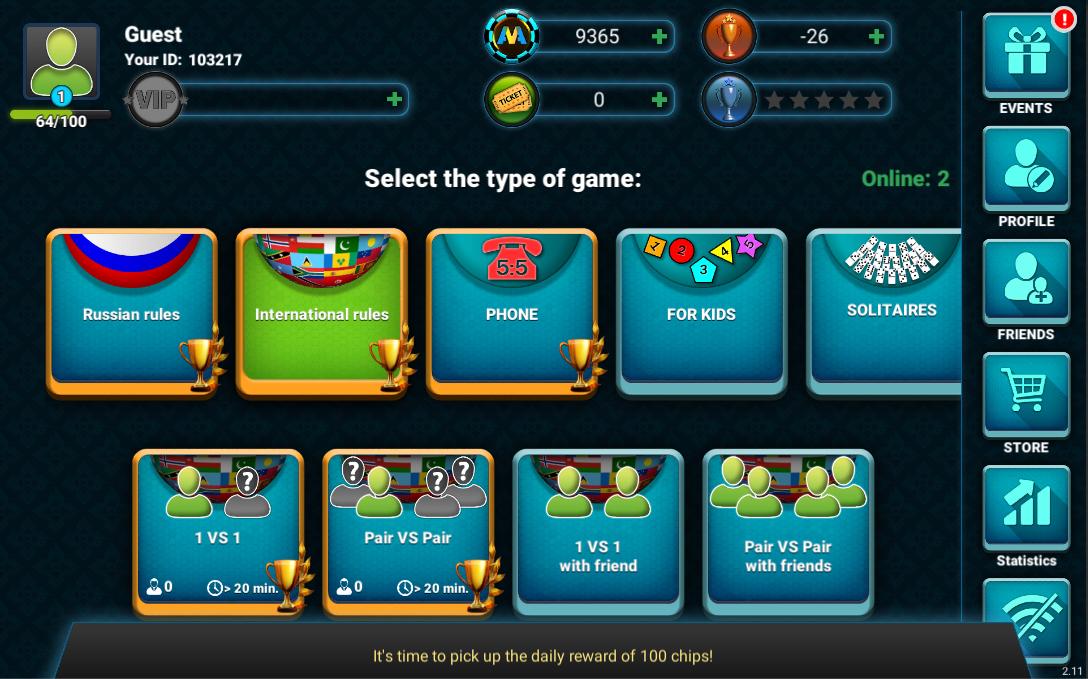Open the PHONE game type
The height and width of the screenshot is (679, 1088).
[x=511, y=313]
